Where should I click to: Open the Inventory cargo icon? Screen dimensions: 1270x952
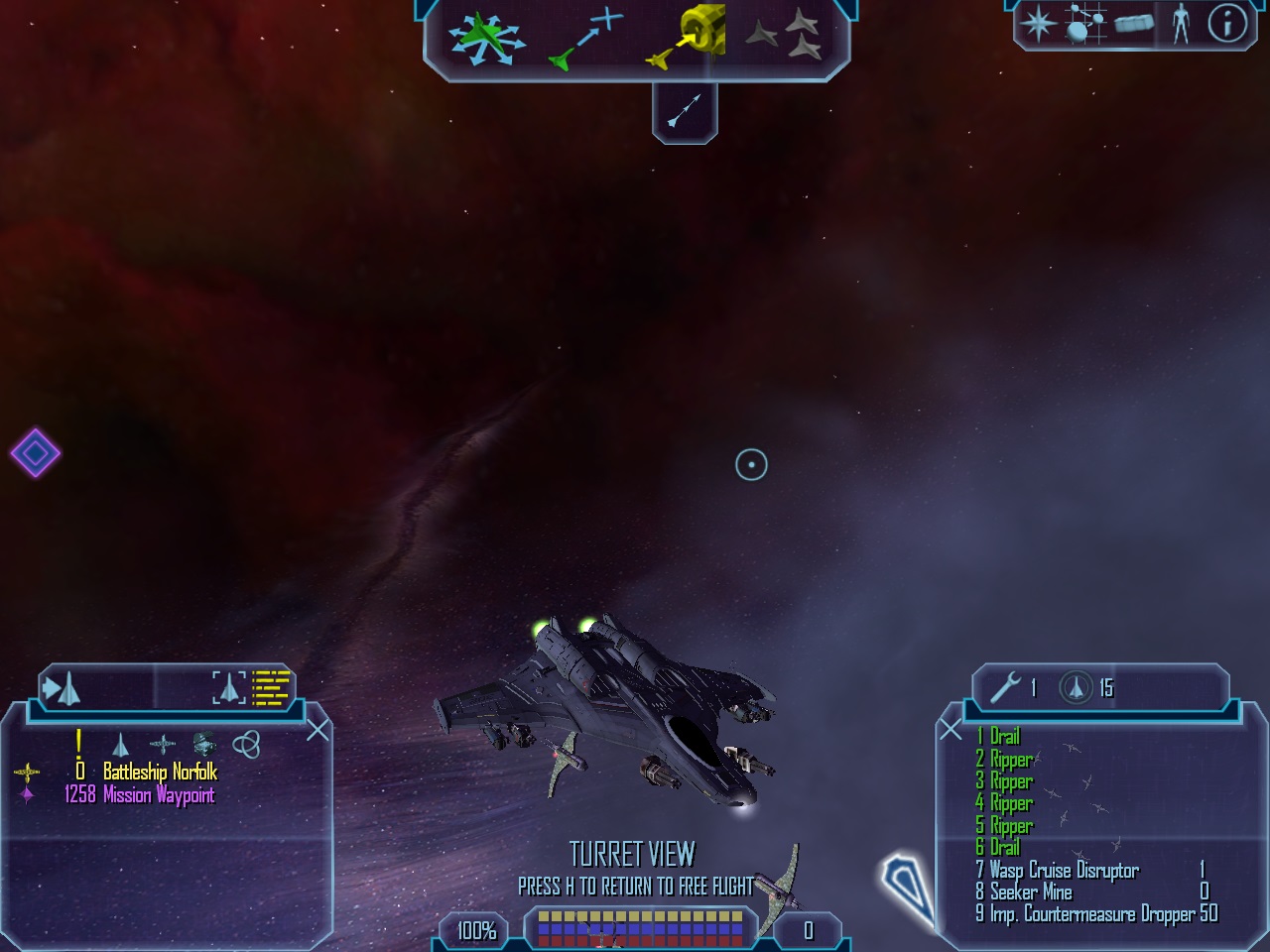tap(1134, 24)
